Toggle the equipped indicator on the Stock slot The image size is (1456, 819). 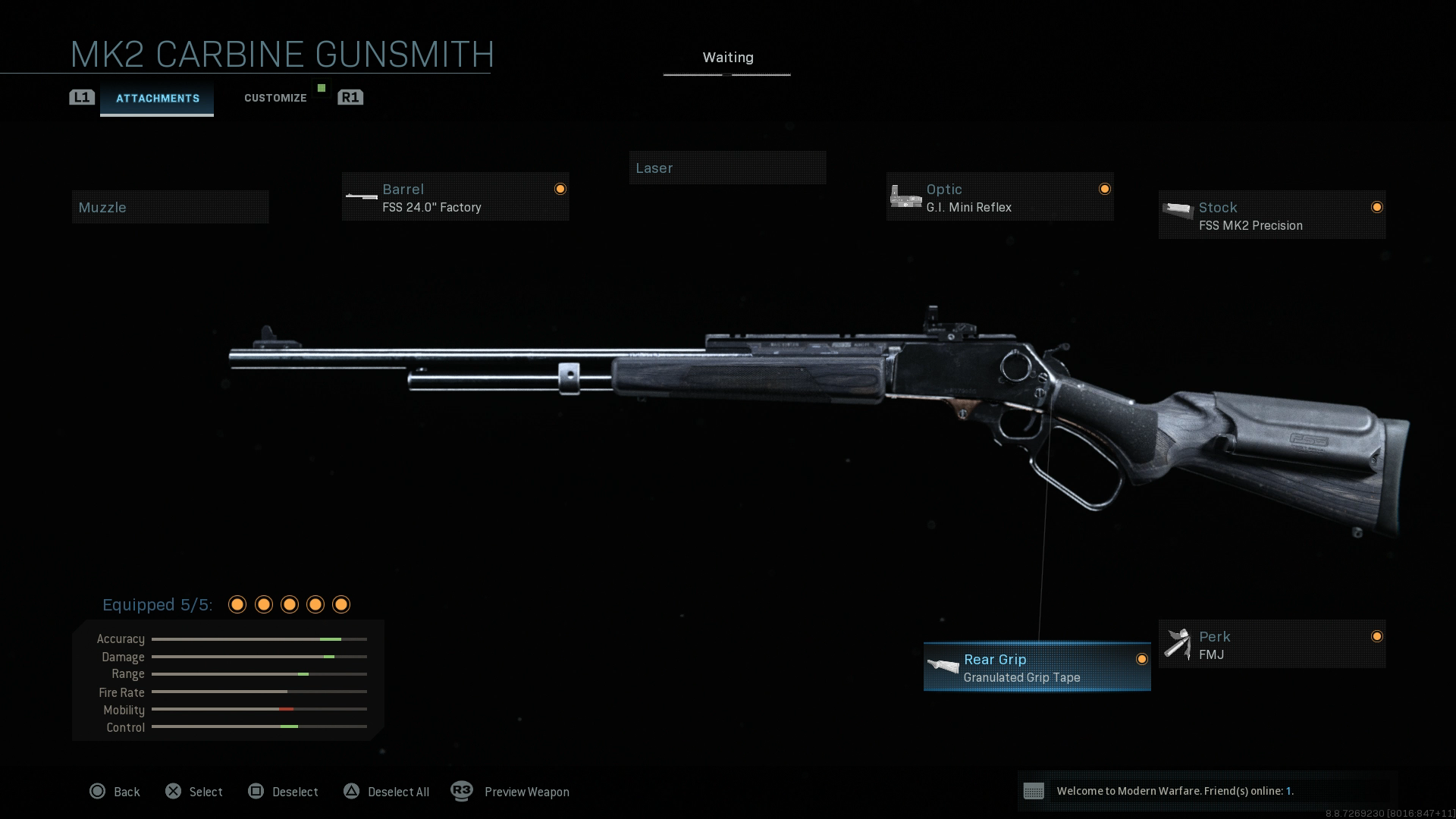point(1378,206)
